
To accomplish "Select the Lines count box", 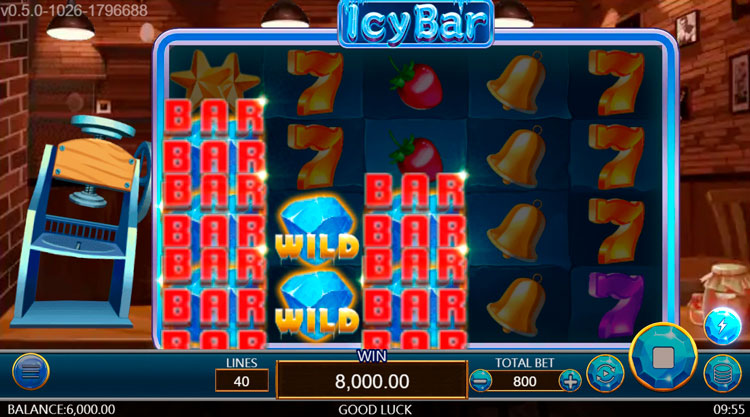I will [x=242, y=380].
